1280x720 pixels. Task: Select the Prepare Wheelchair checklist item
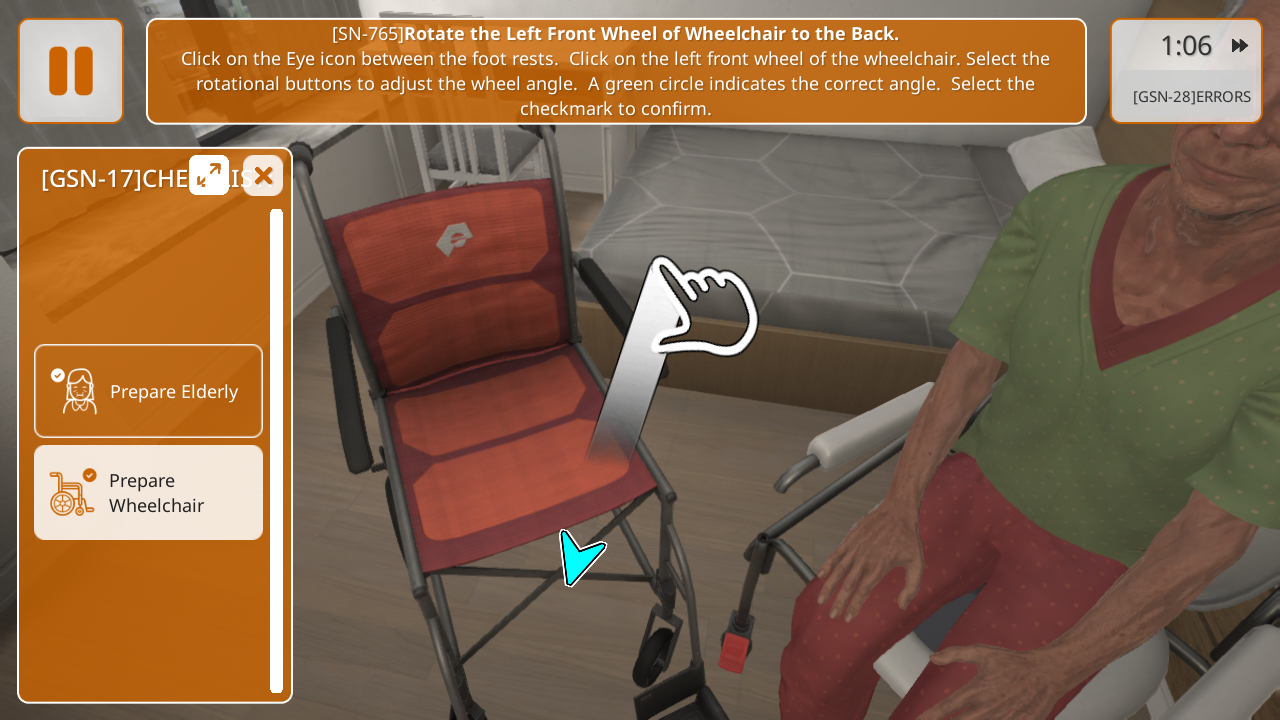click(x=149, y=493)
